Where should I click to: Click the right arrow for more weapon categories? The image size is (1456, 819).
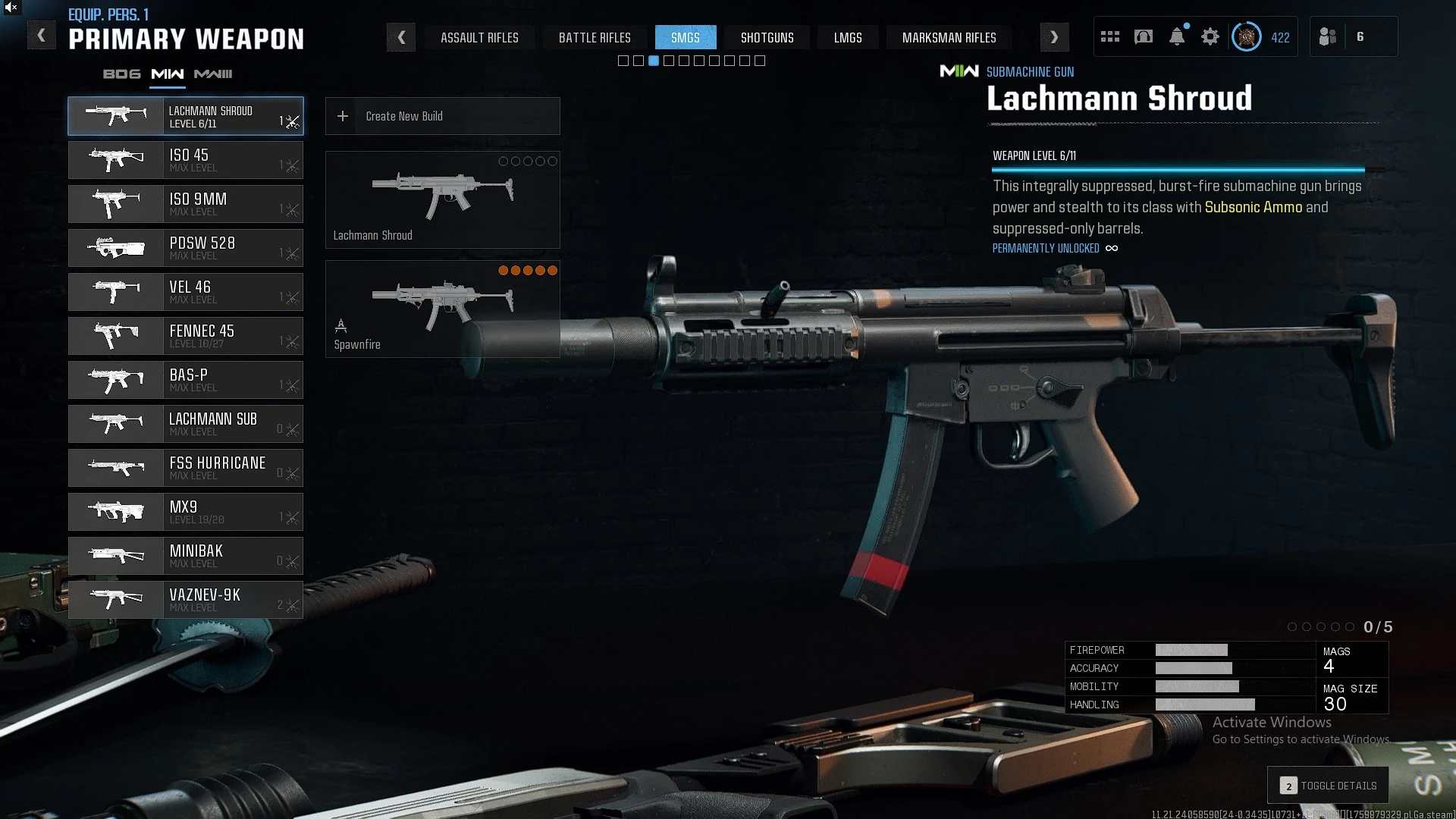1054,37
